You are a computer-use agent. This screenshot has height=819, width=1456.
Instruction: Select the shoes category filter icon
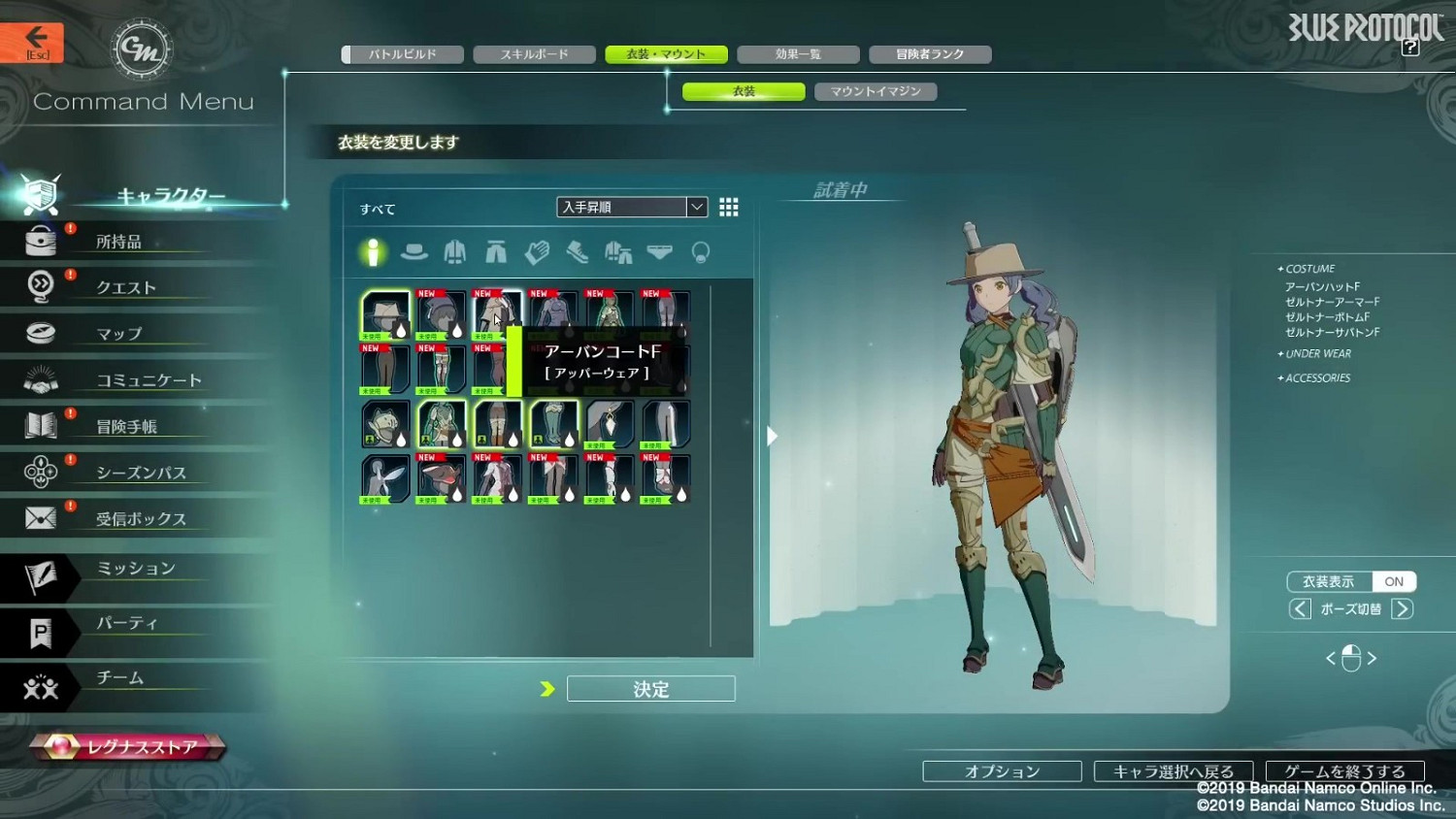577,252
